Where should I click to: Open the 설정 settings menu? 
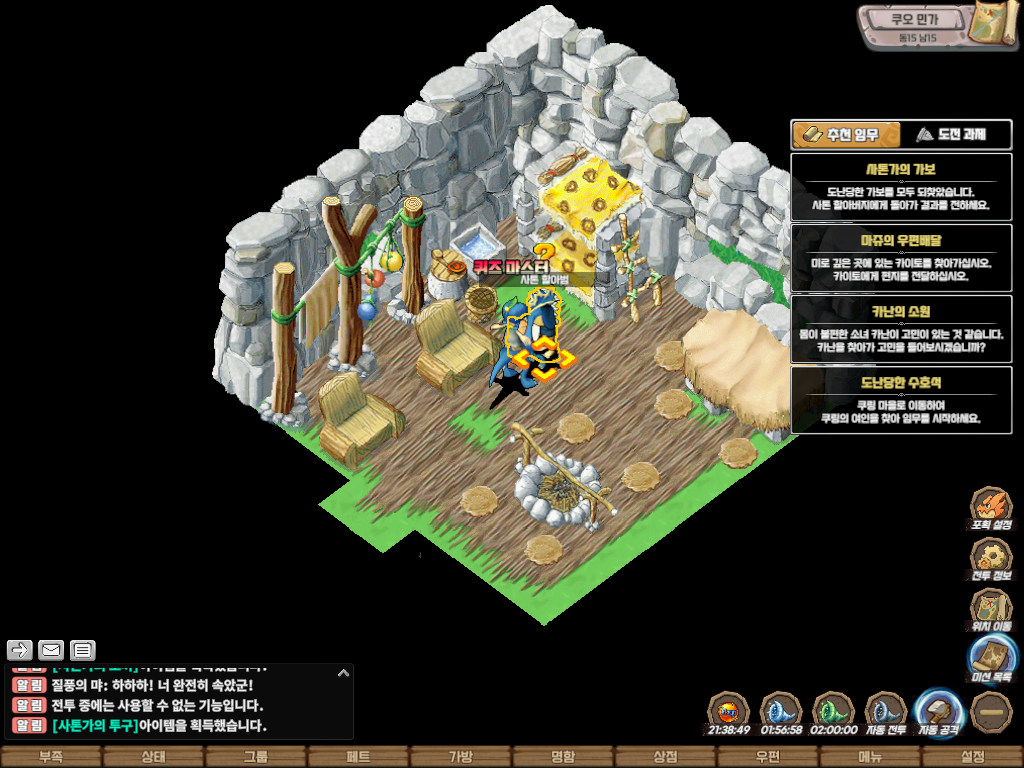(972, 757)
